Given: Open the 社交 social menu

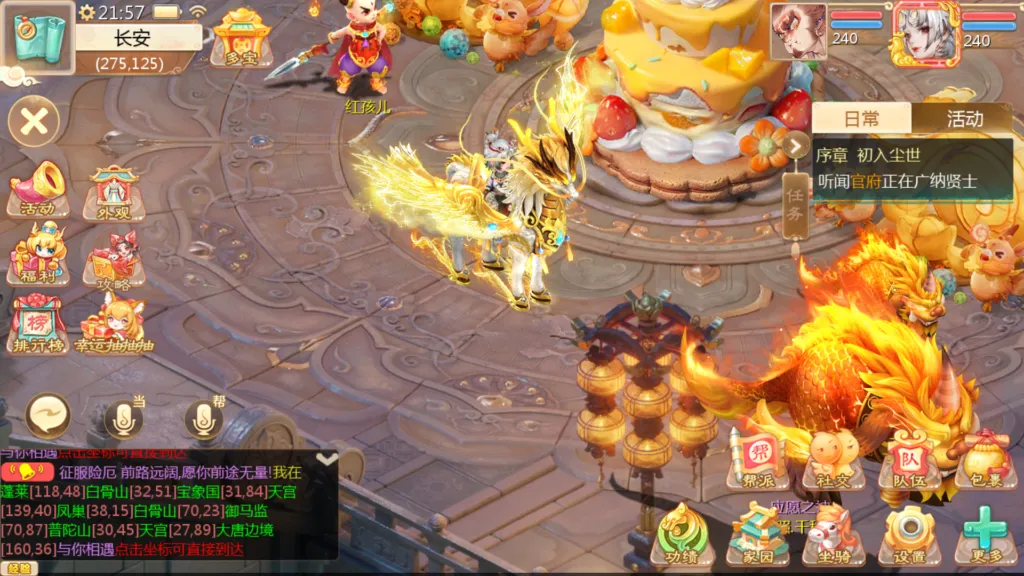Looking at the screenshot, I should (833, 459).
